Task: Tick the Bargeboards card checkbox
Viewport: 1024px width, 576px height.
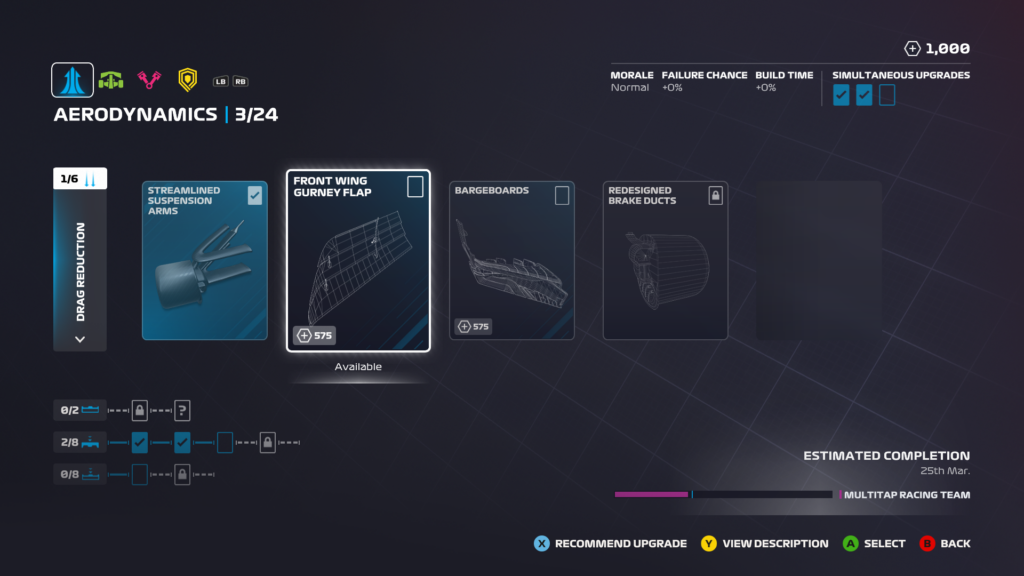Action: click(562, 195)
